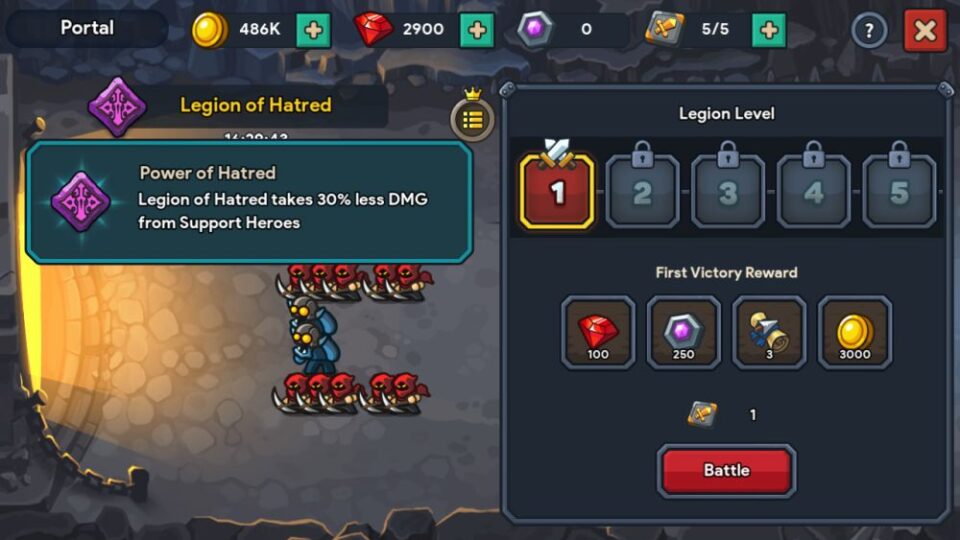Add more gold coins with plus button
960x540 pixels.
(x=313, y=30)
